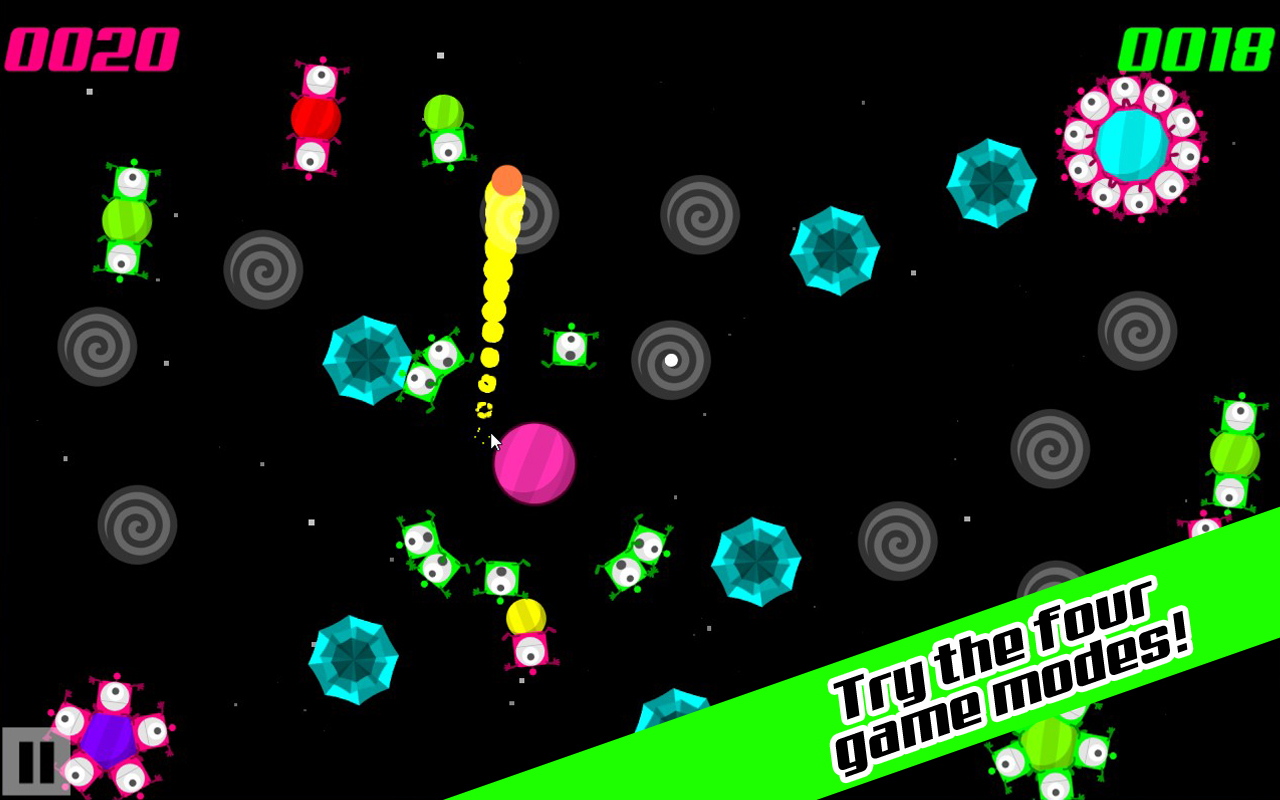
Task: Tap the cyan crystal near bottom-left spiral
Action: coord(357,655)
